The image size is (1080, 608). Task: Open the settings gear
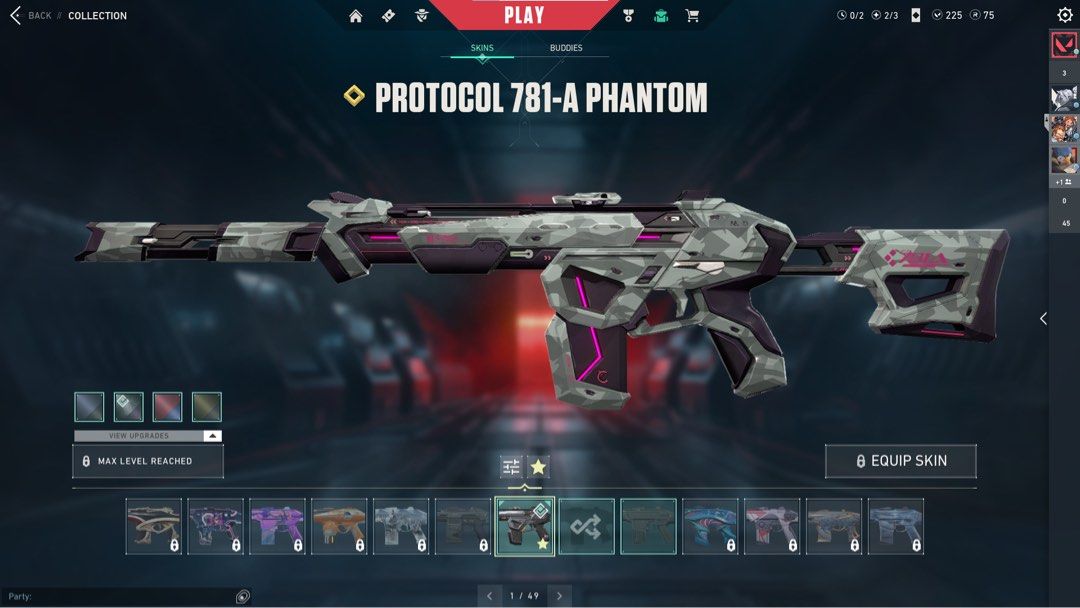point(1064,15)
